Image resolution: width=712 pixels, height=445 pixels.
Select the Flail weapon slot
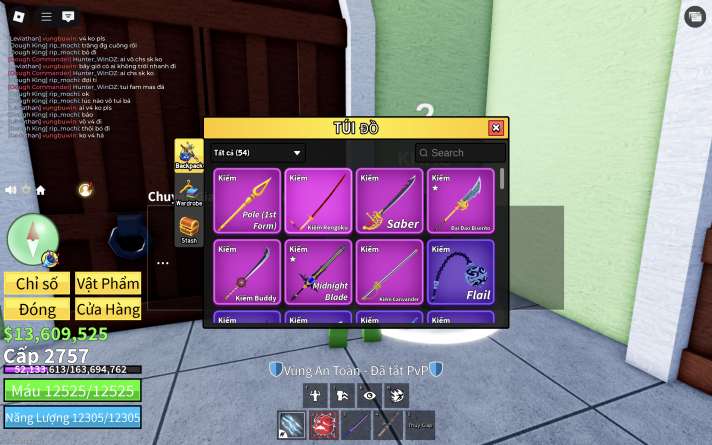460,272
